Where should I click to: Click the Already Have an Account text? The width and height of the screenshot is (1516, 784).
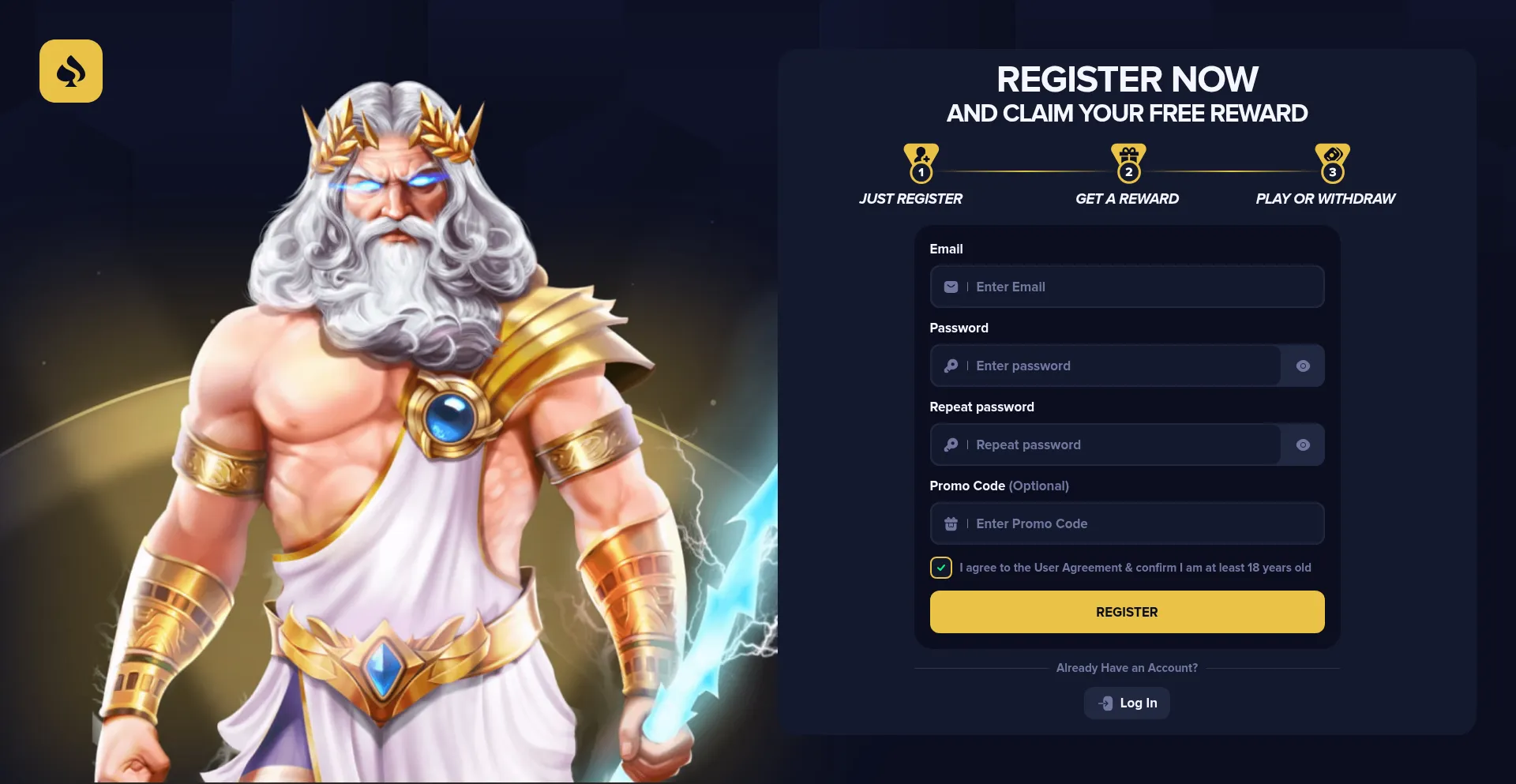click(x=1127, y=667)
